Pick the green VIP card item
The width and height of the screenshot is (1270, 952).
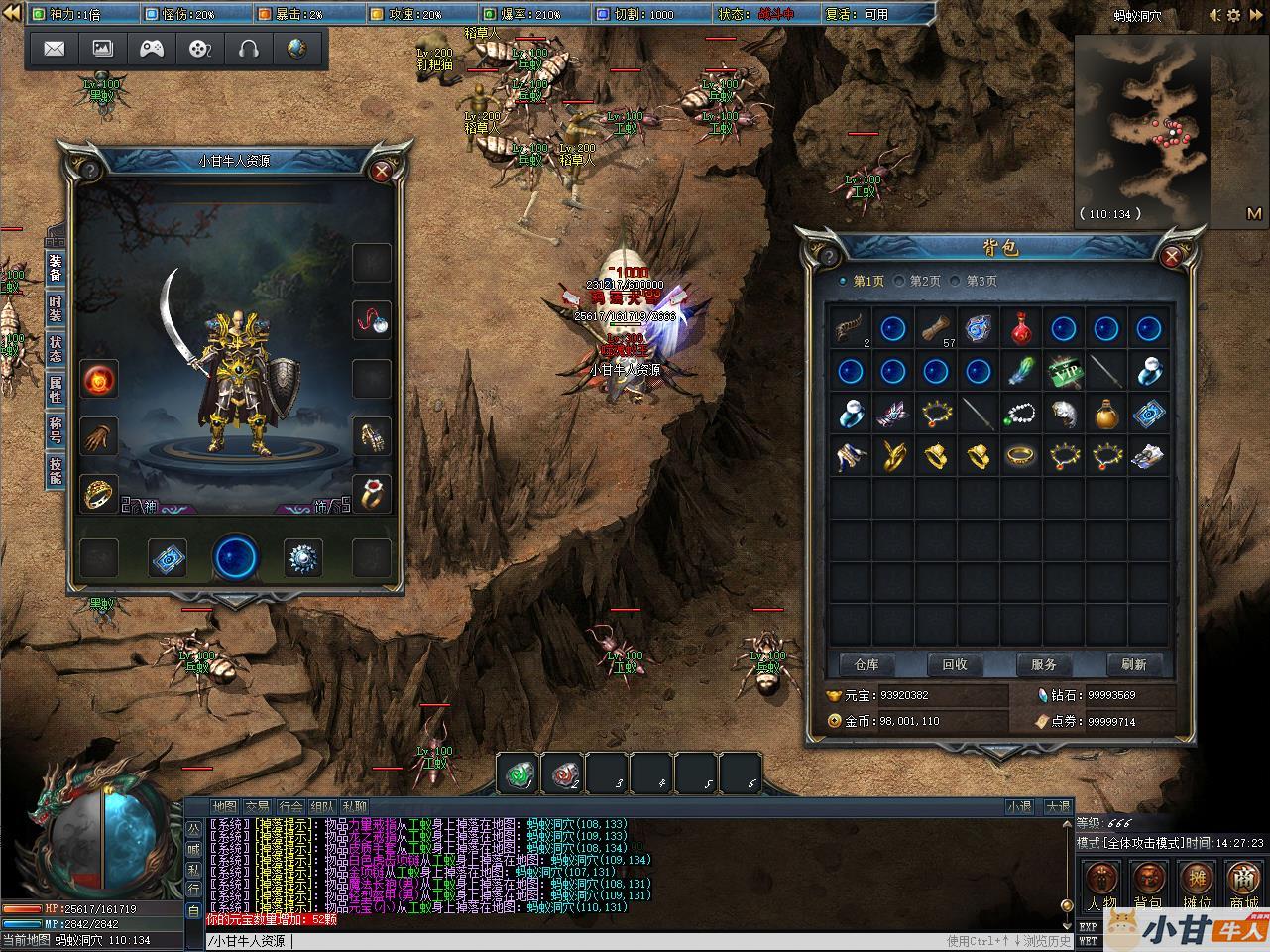tap(1064, 371)
